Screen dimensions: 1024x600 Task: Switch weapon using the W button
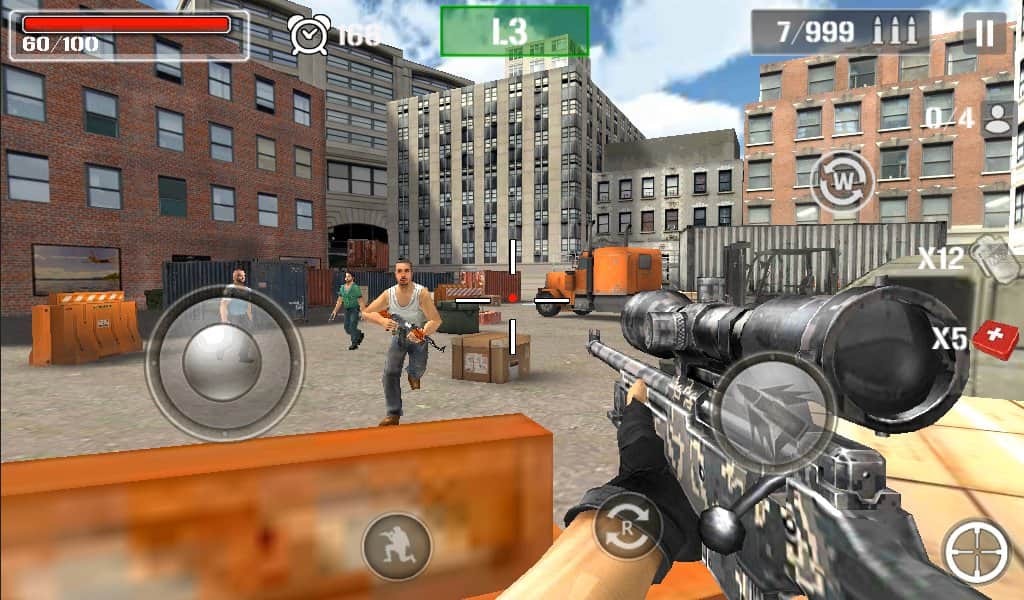coord(841,182)
